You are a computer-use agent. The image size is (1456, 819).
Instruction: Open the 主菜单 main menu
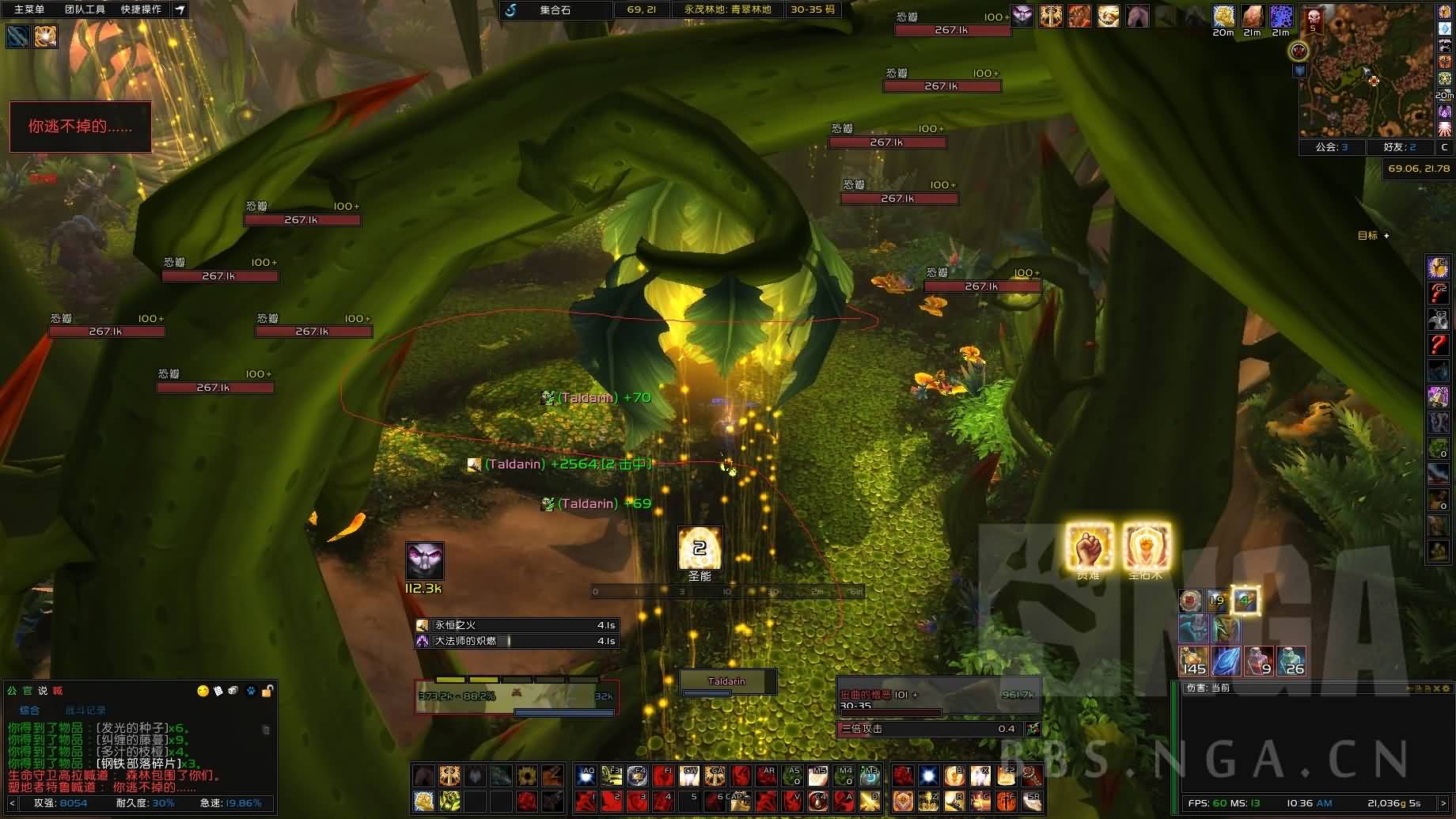pos(29,9)
